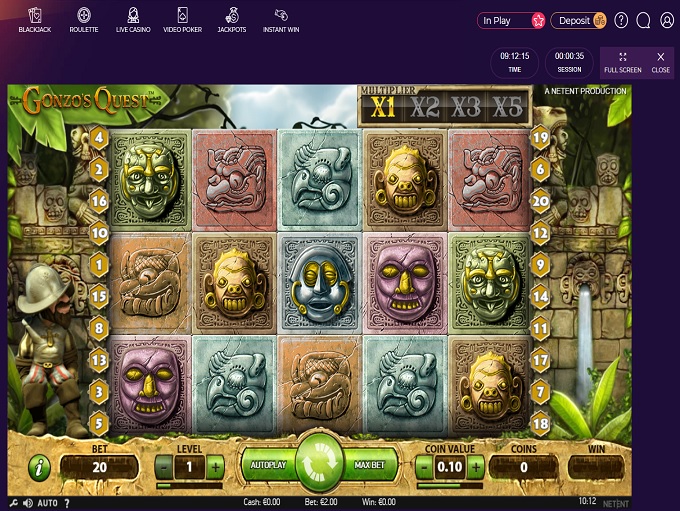Viewport: 680px width, 511px height.
Task: Toggle the sound speaker icon
Action: (x=29, y=502)
